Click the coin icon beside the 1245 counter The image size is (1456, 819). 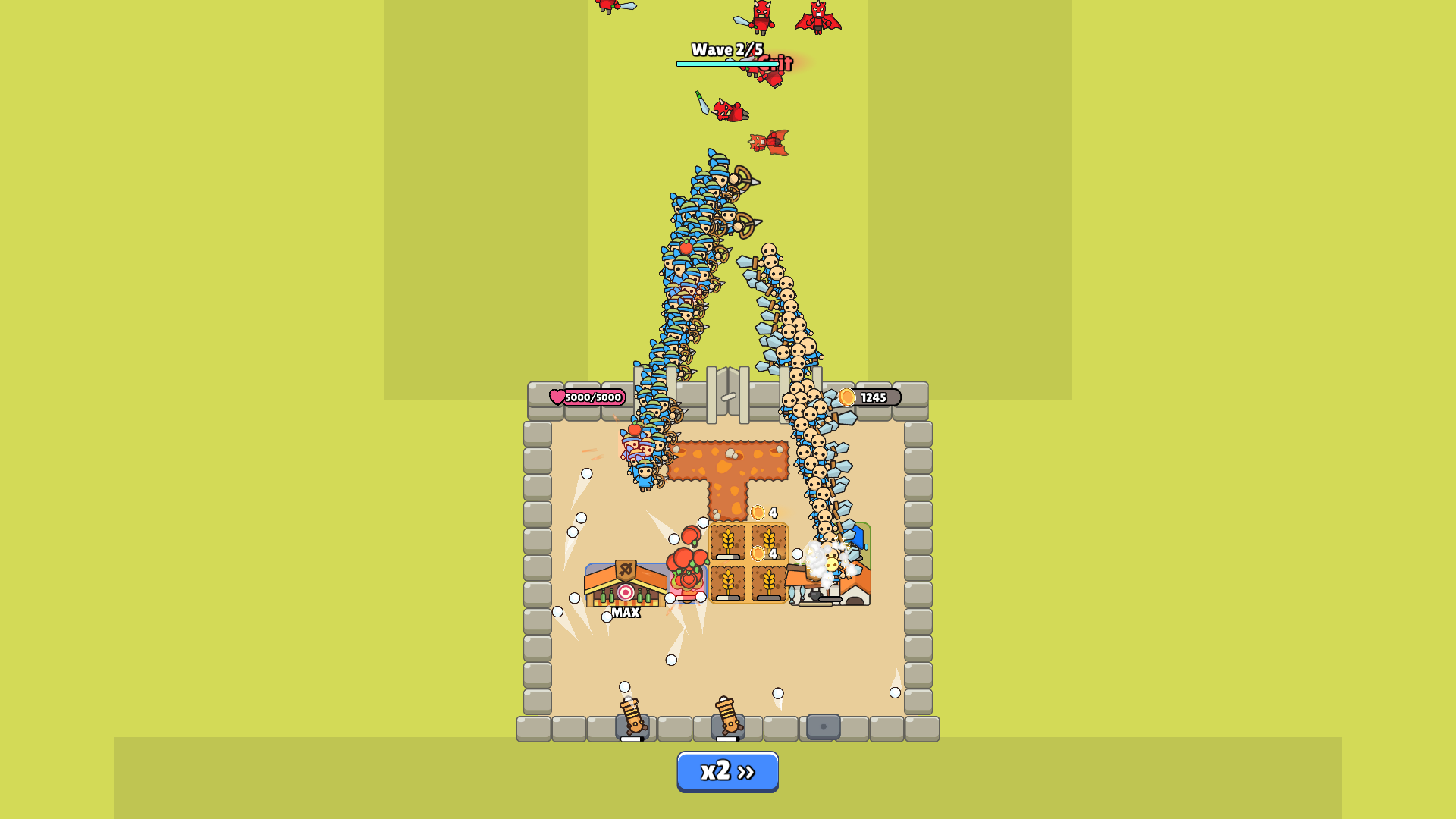(x=848, y=395)
